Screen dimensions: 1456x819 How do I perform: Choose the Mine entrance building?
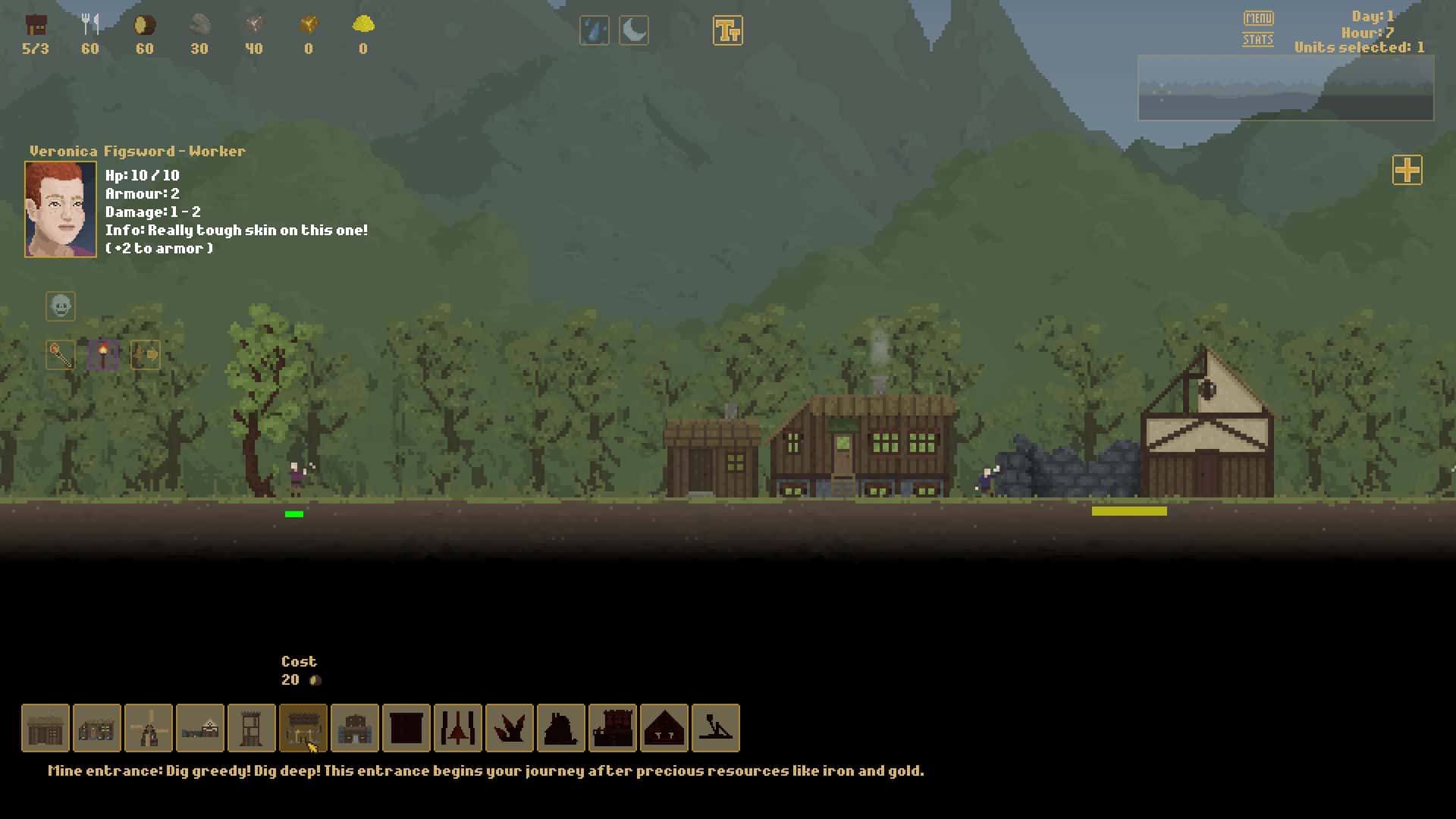coord(303,728)
